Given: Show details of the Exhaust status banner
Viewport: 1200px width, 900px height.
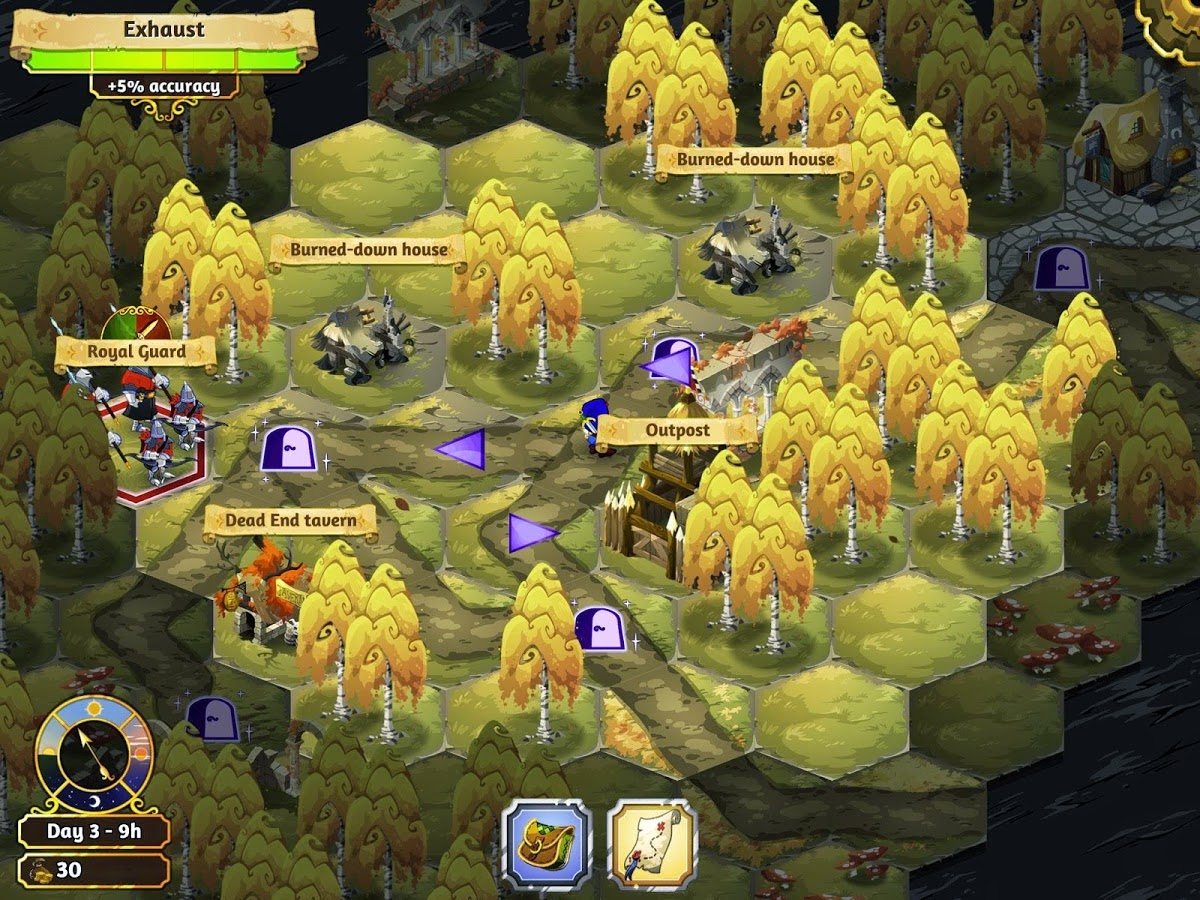Looking at the screenshot, I should point(164,30).
